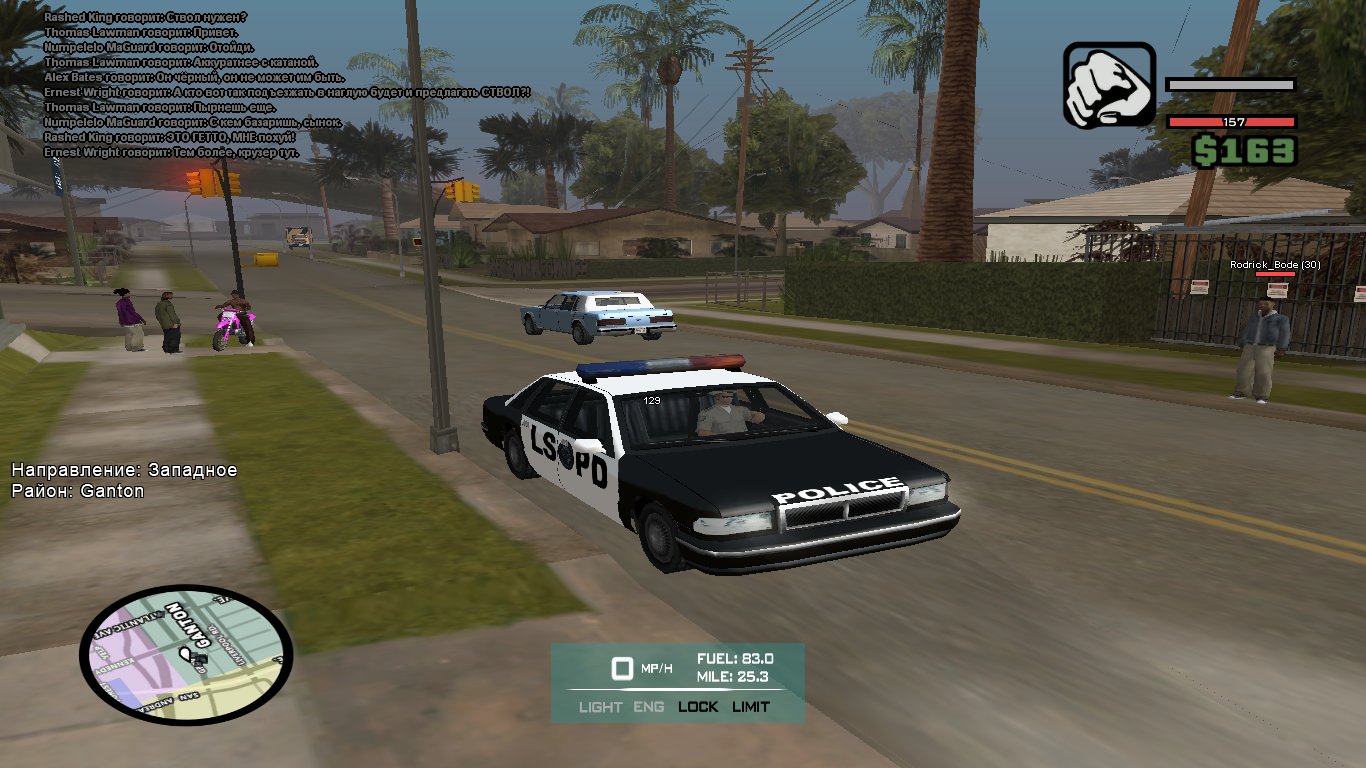
Task: Open the Ganton radar minimap
Action: pyautogui.click(x=185, y=655)
